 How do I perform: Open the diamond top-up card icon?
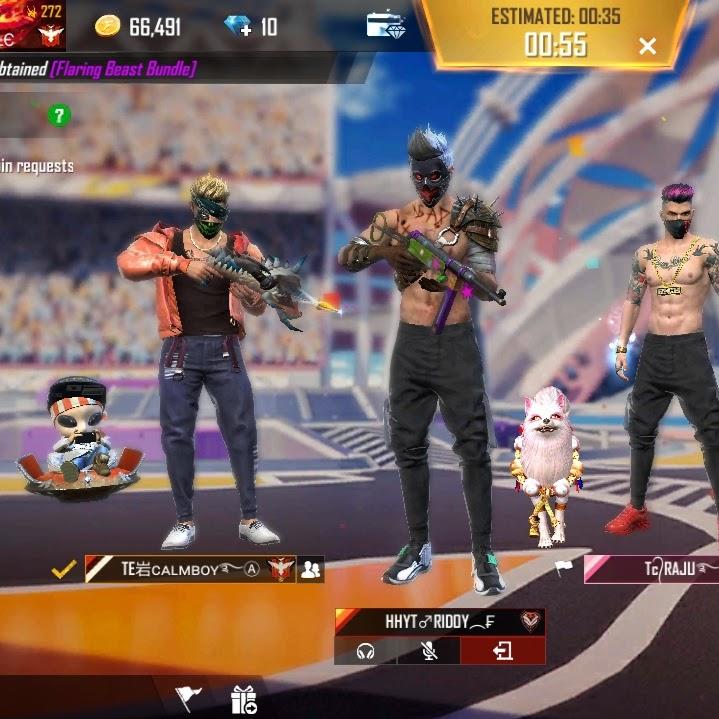[x=385, y=25]
